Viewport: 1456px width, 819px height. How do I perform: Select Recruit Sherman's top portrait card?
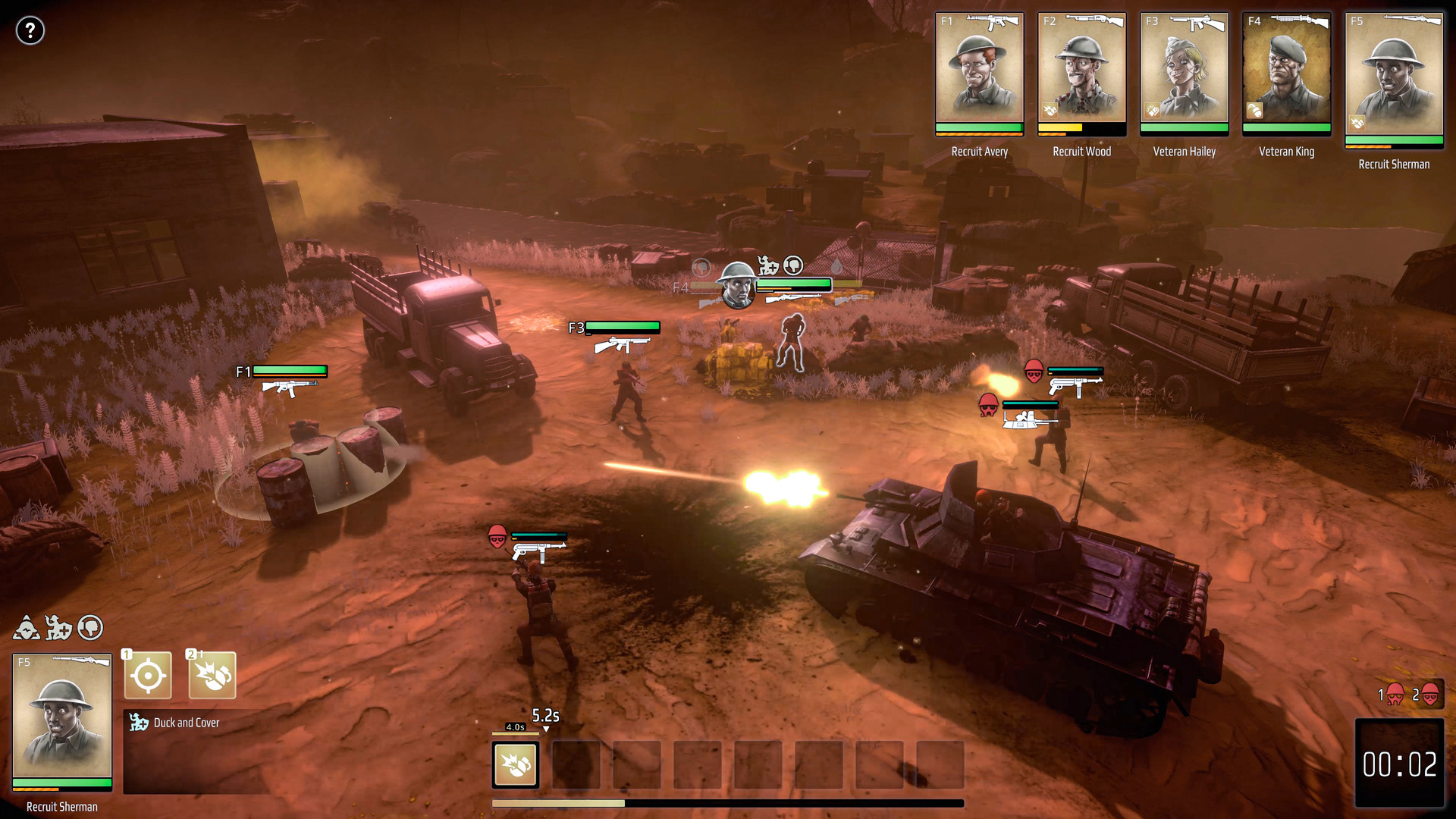(1393, 76)
